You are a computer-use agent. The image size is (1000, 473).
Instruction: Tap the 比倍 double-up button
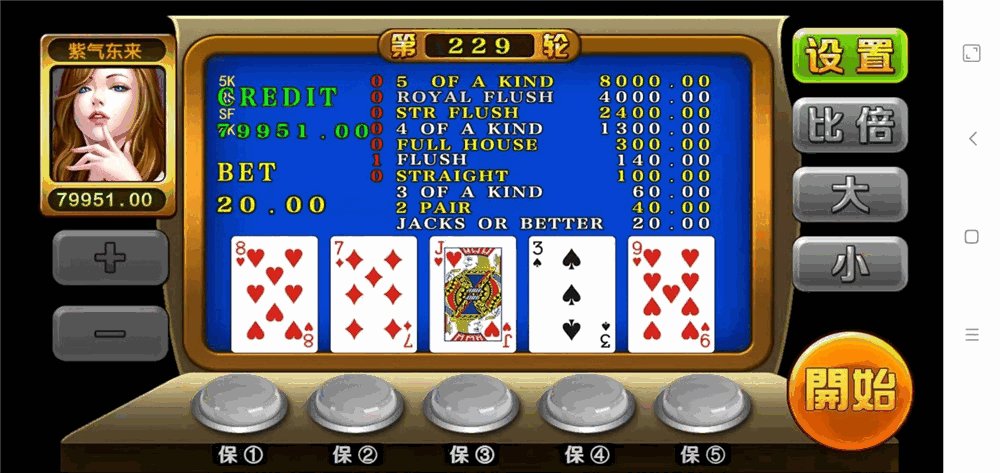[849, 124]
